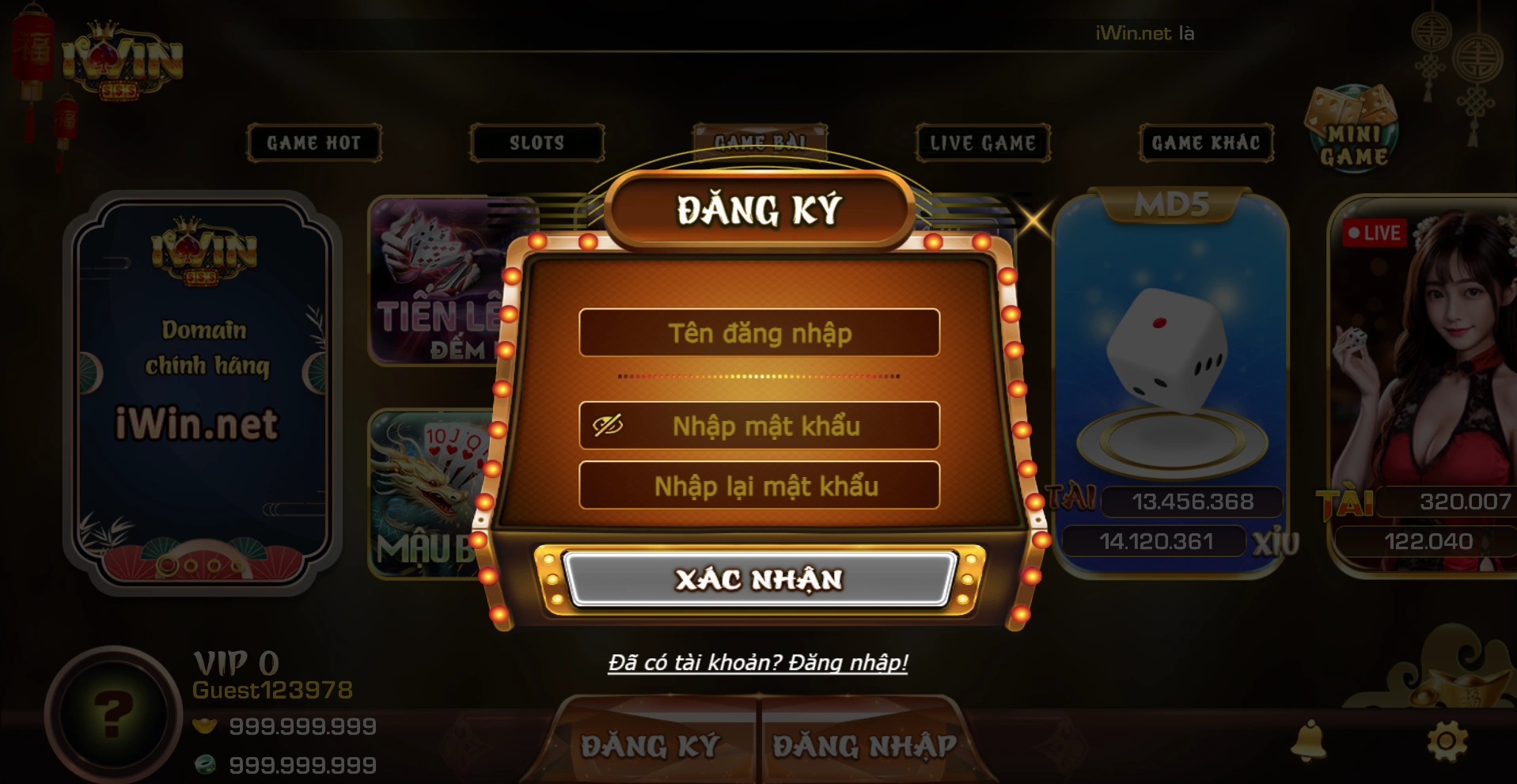This screenshot has width=1517, height=784.
Task: Switch to the SLOTS tab
Action: tap(537, 143)
